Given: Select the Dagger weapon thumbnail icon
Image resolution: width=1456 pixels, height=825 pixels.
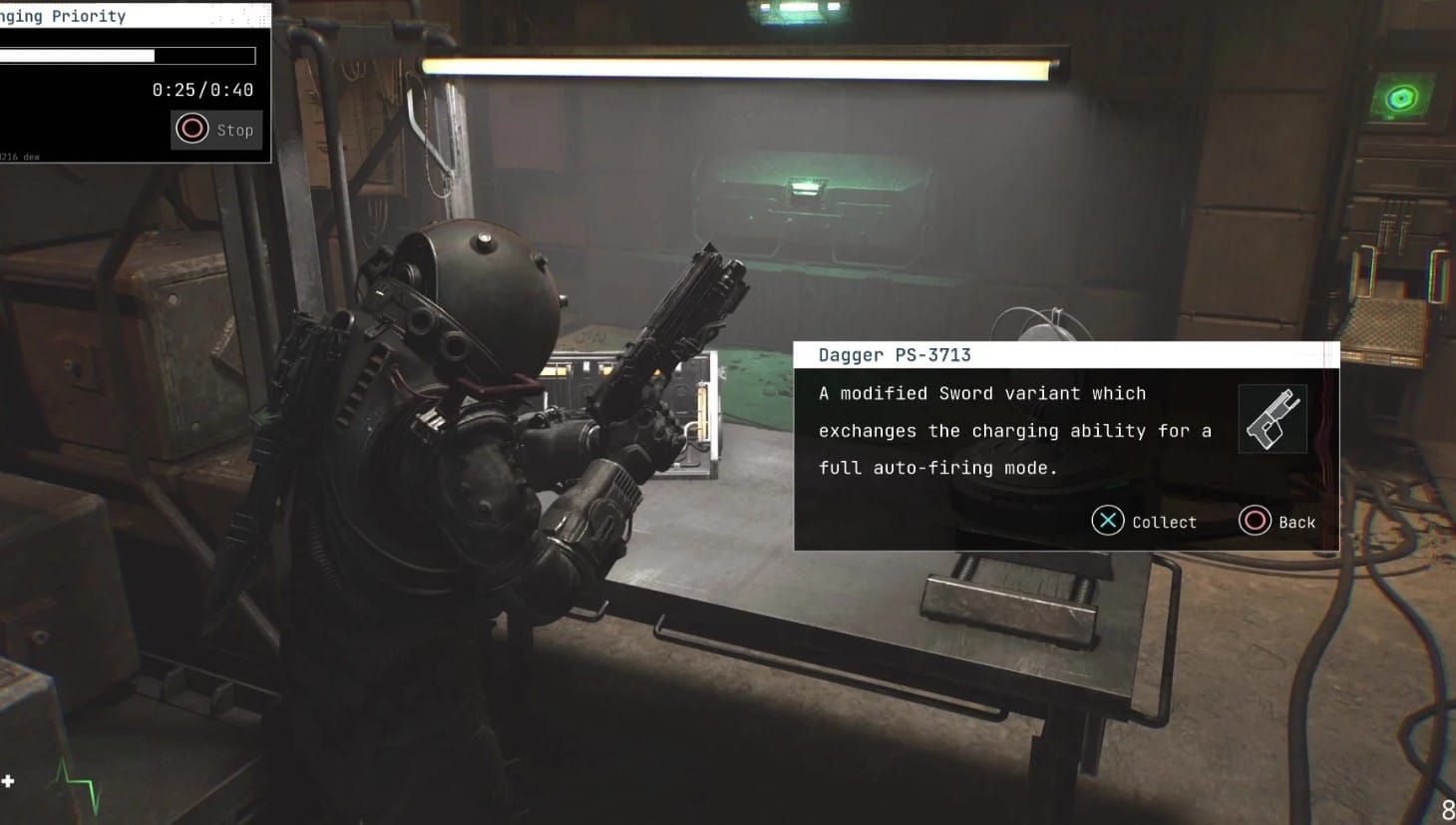Looking at the screenshot, I should click(1273, 420).
